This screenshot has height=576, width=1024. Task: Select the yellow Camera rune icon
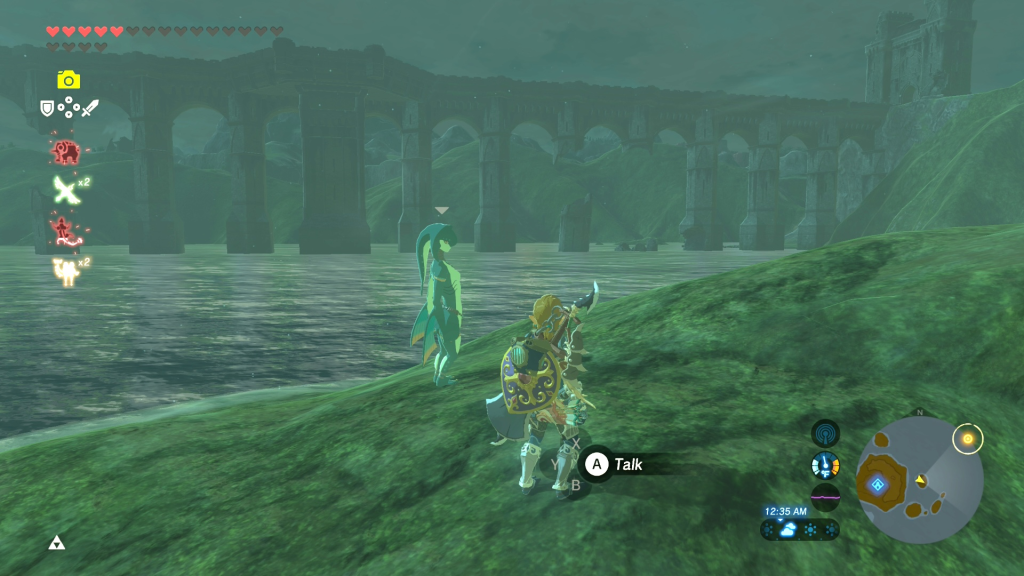68,80
